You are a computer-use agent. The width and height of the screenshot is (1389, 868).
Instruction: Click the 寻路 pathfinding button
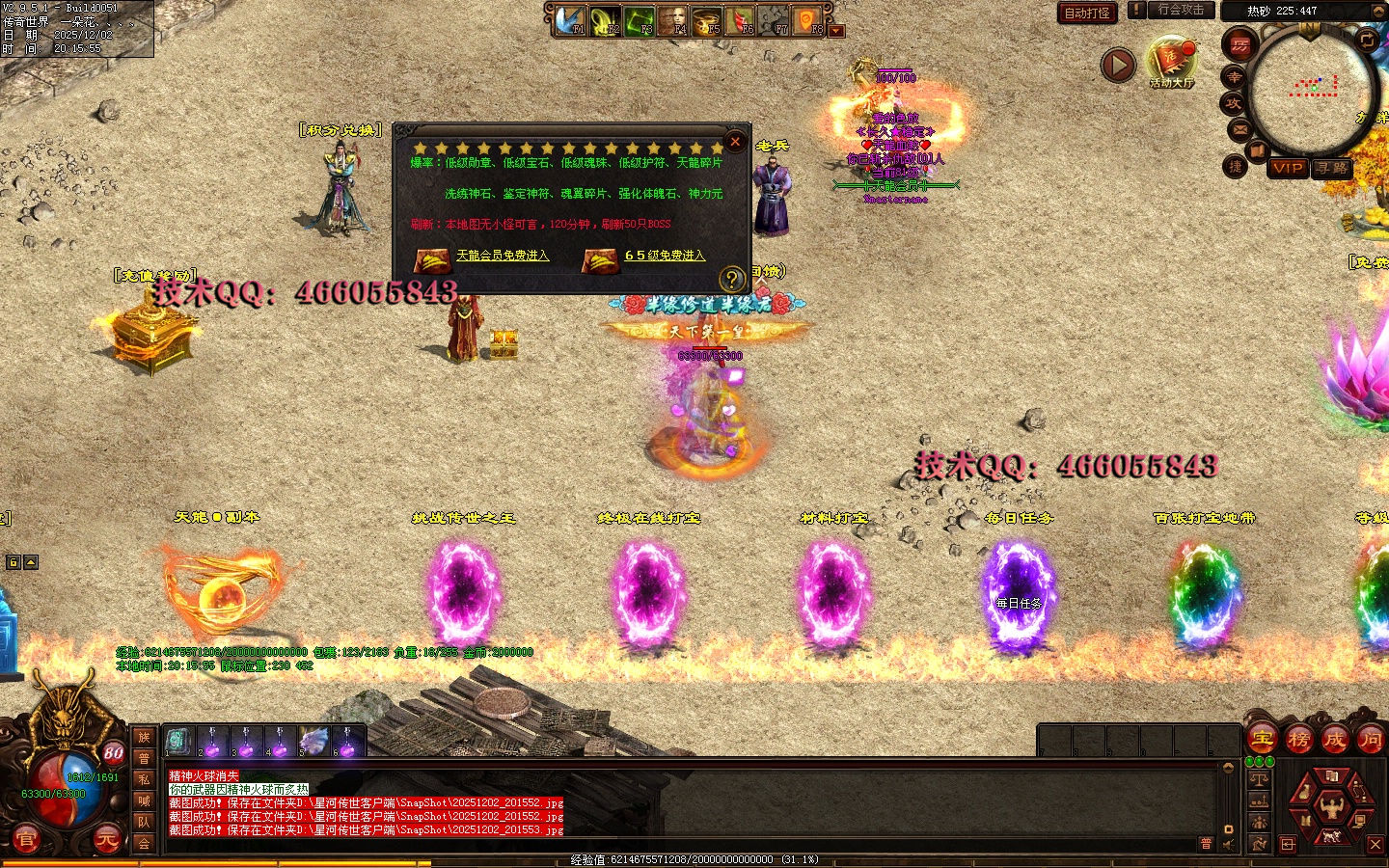click(x=1332, y=168)
